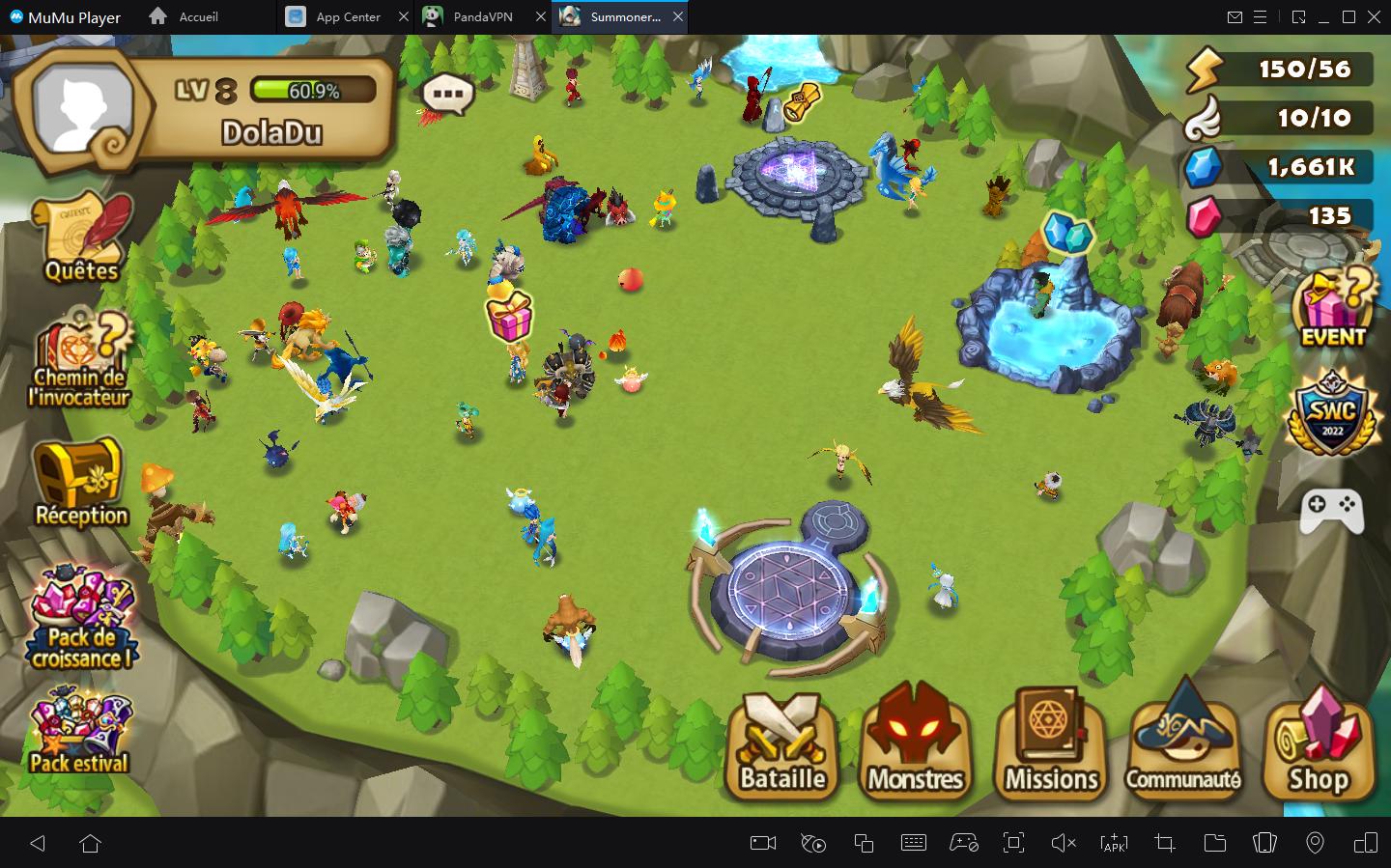Screen dimensions: 1391x868
Task: Open the Shop
Action: click(x=1319, y=745)
